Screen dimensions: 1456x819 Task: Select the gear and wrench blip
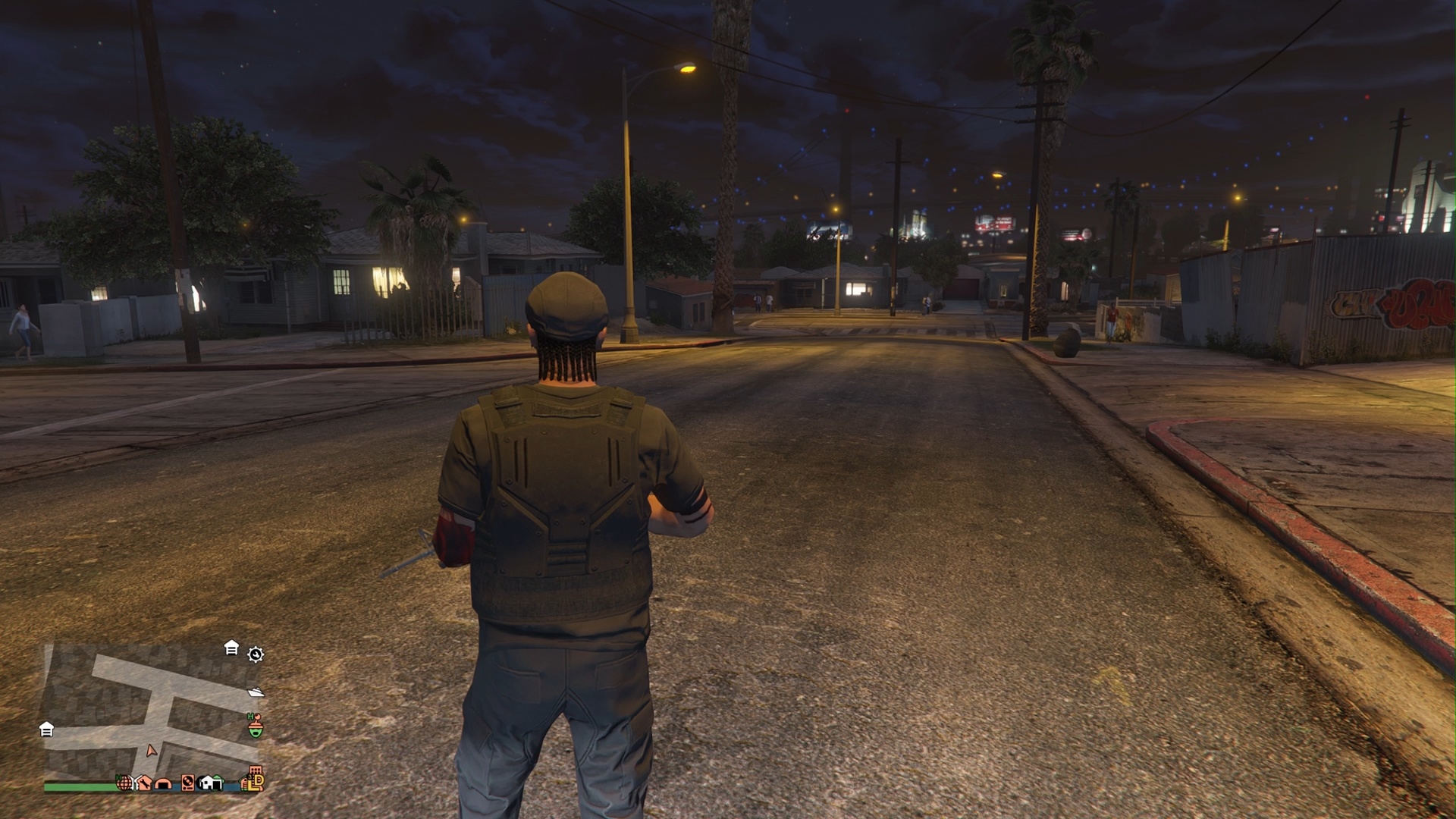(256, 654)
